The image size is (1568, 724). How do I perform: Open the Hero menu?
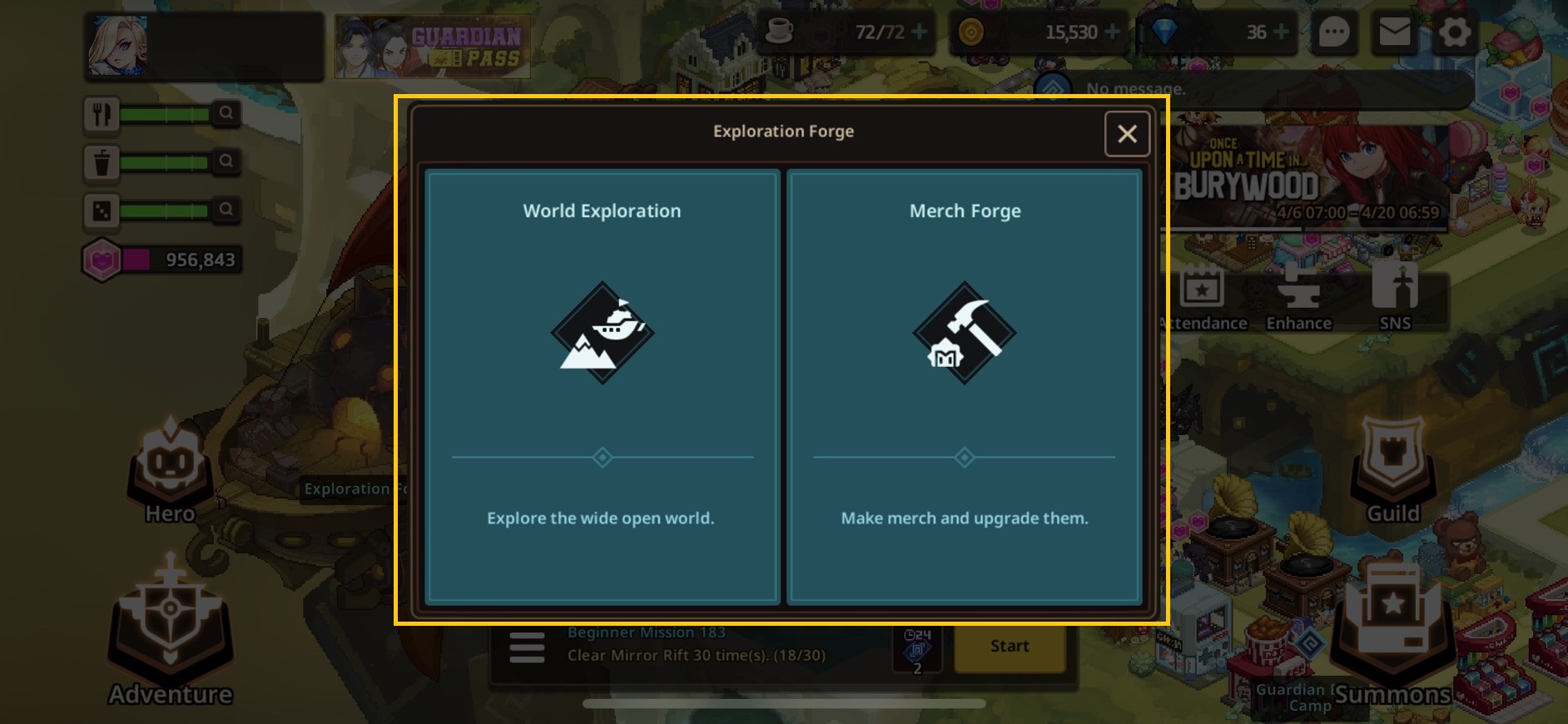coord(170,470)
